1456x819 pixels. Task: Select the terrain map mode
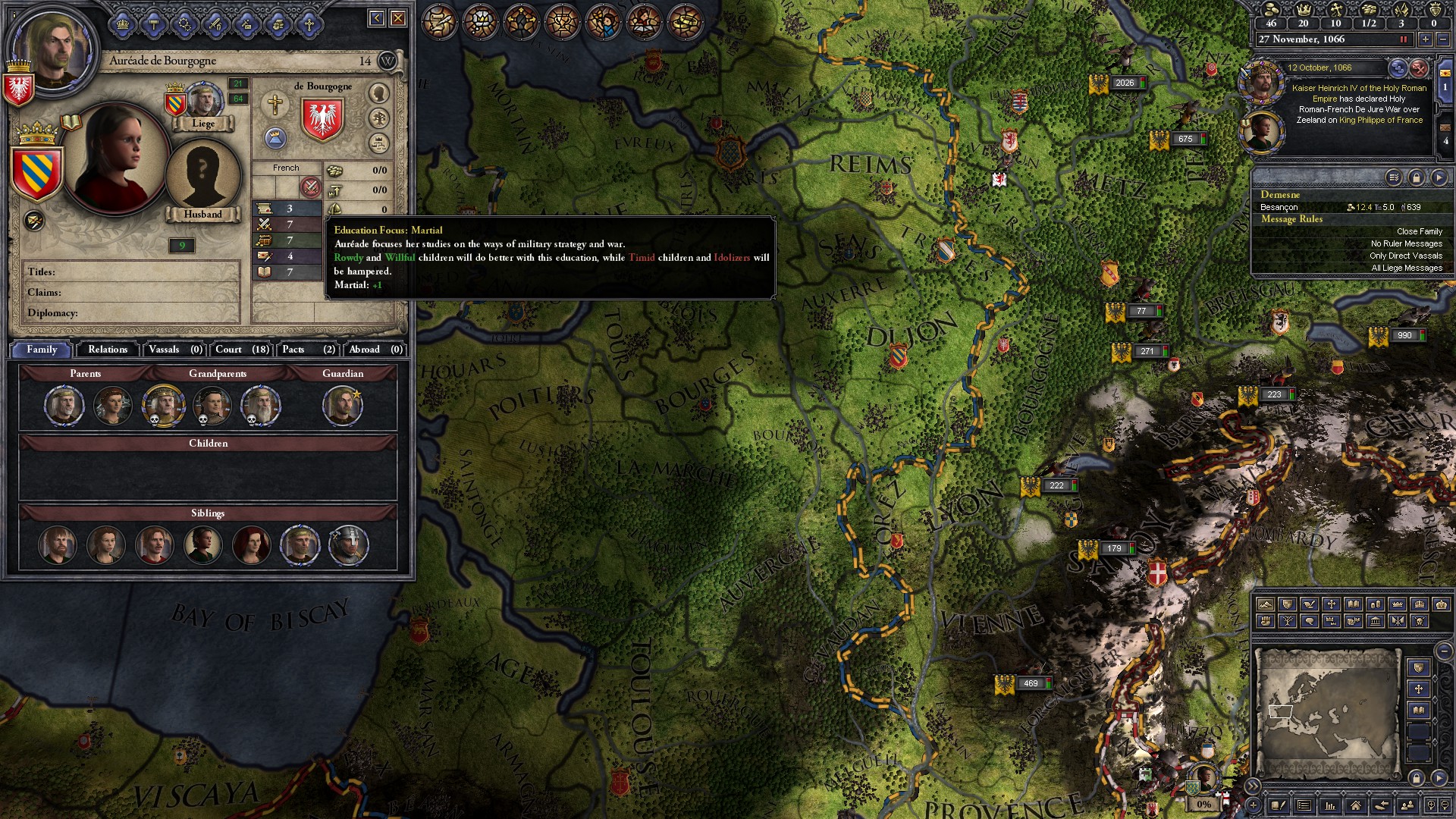click(x=1265, y=604)
